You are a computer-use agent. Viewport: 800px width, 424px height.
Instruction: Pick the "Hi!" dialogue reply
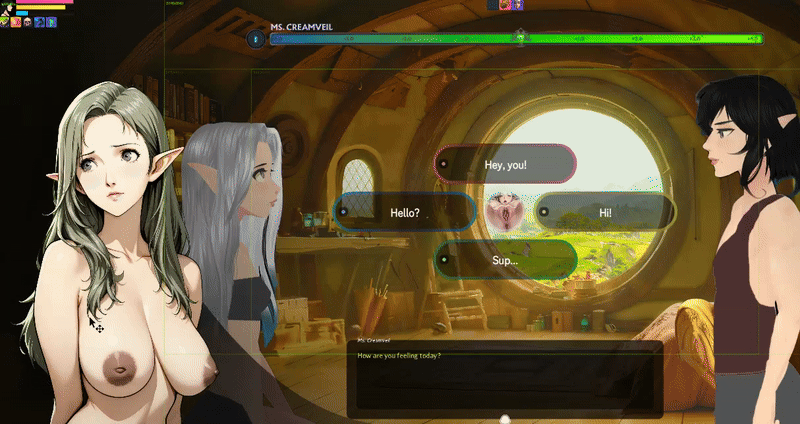point(605,212)
